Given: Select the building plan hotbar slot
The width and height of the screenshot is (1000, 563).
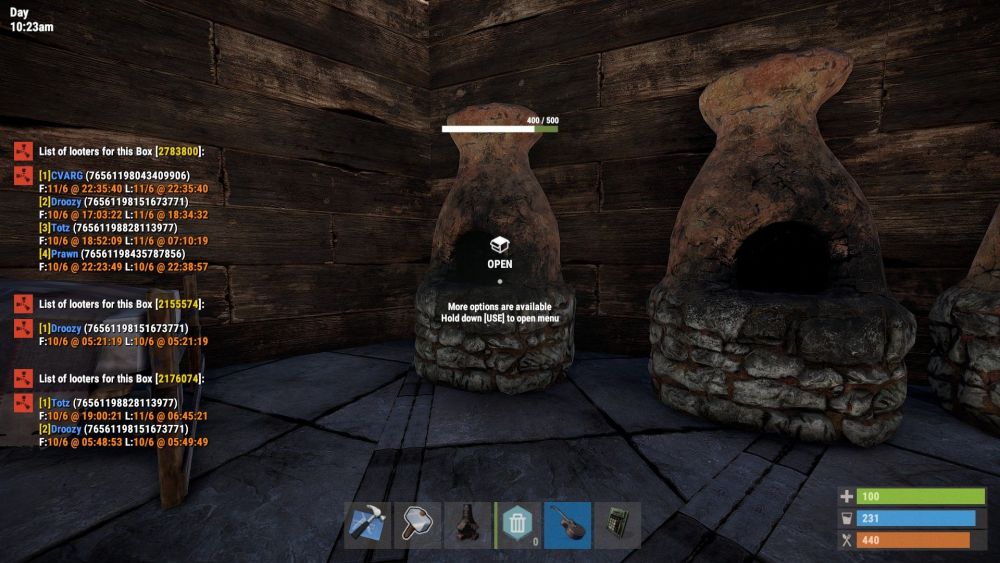Looking at the screenshot, I should coord(367,524).
